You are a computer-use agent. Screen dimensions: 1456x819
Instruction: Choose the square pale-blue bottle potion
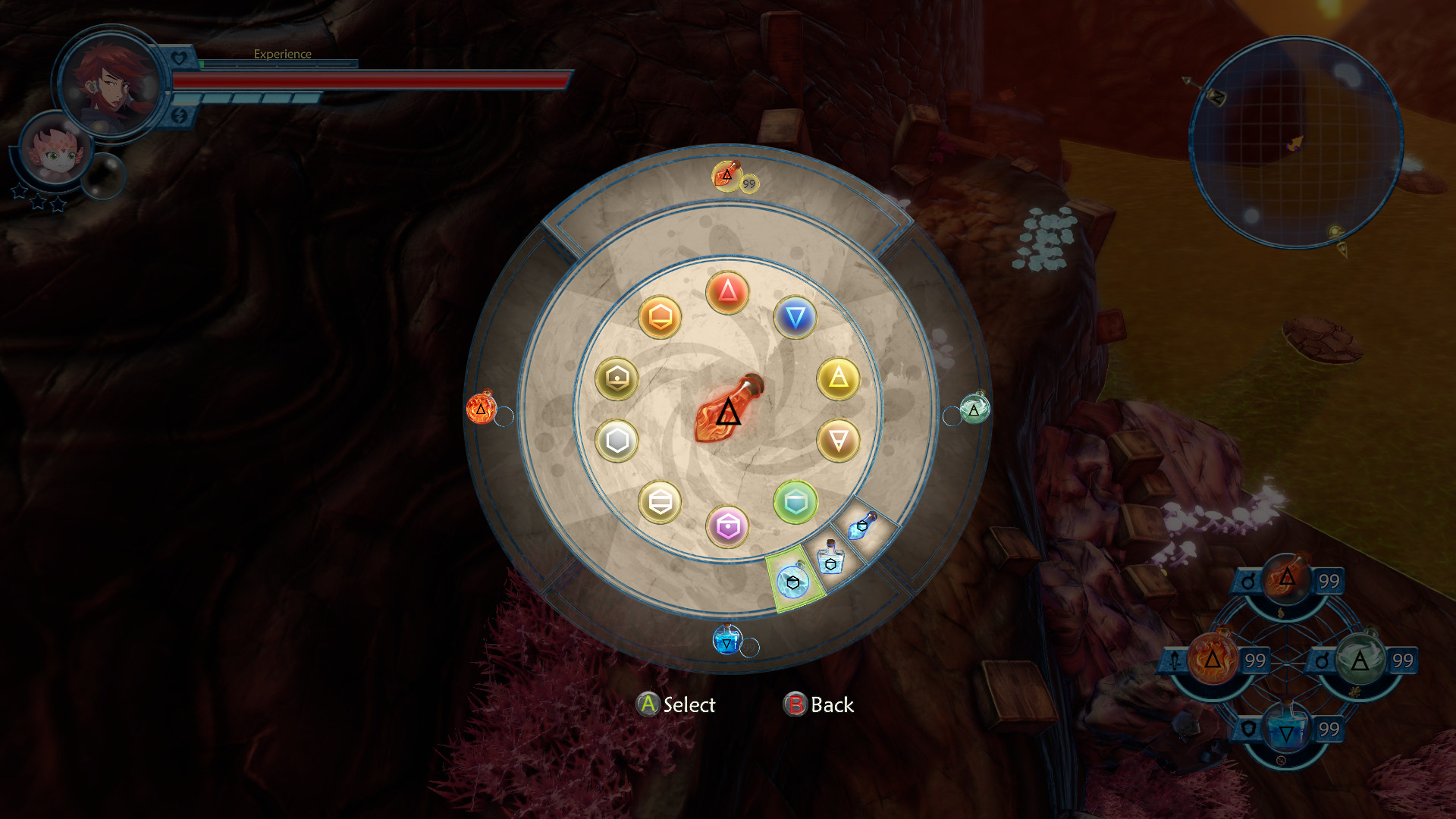point(831,559)
